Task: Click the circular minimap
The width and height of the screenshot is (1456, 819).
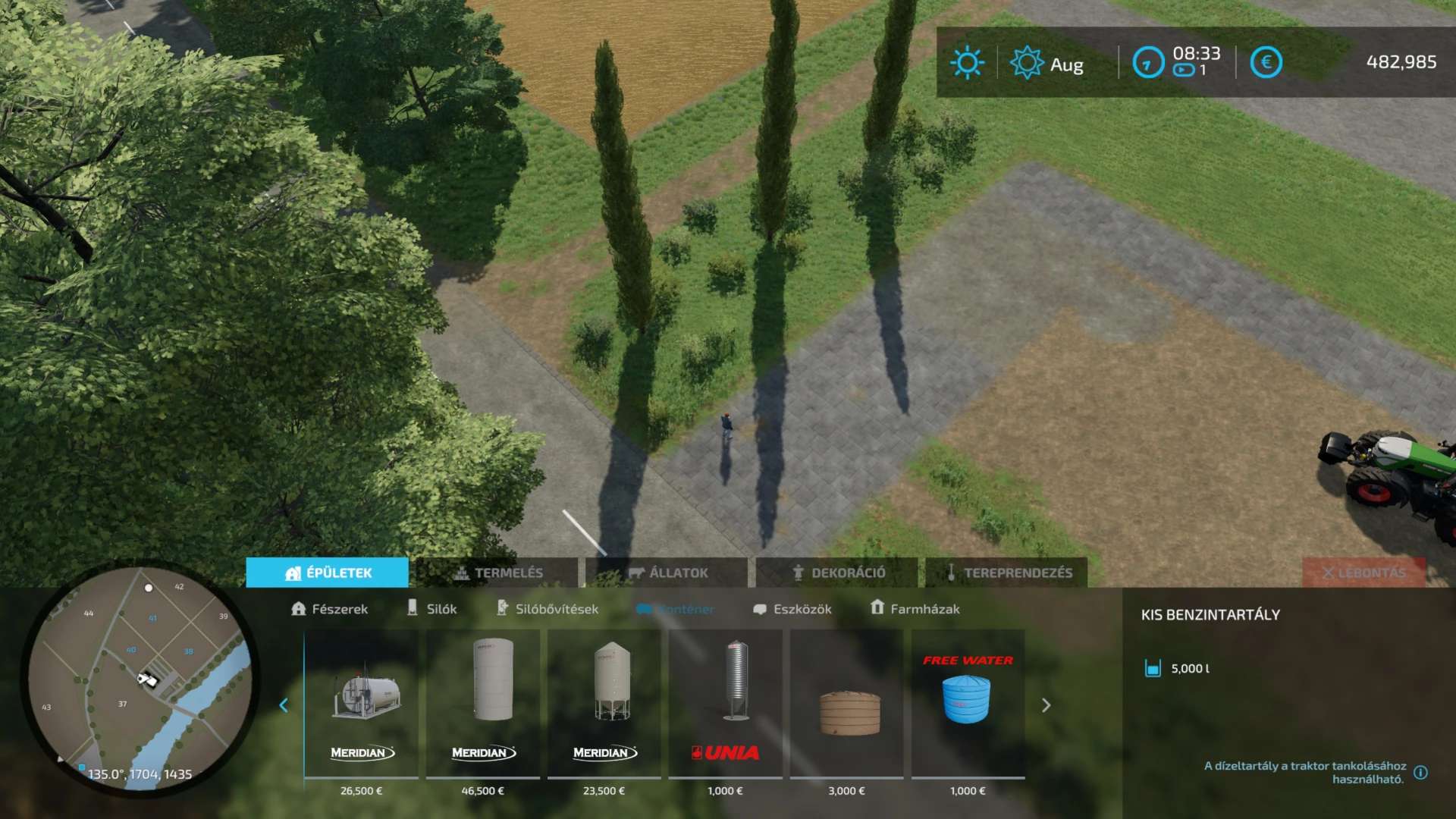Action: pyautogui.click(x=140, y=679)
